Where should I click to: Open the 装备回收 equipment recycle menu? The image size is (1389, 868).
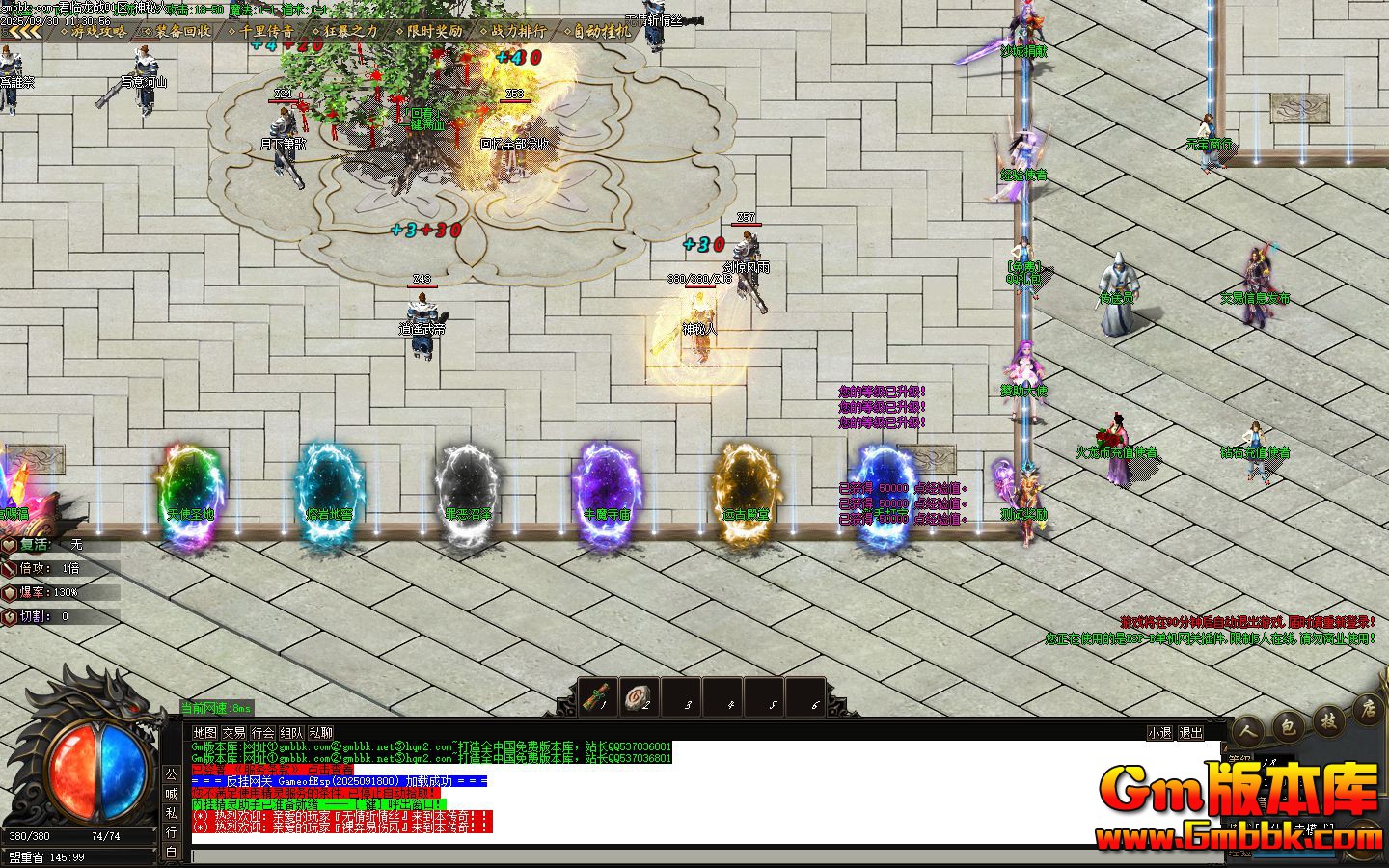(182, 31)
